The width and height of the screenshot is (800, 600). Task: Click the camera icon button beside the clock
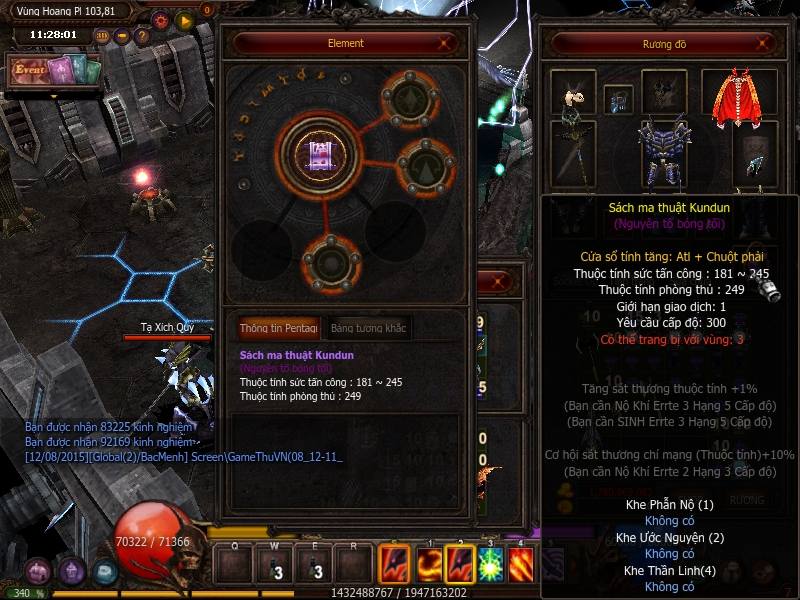[x=122, y=35]
